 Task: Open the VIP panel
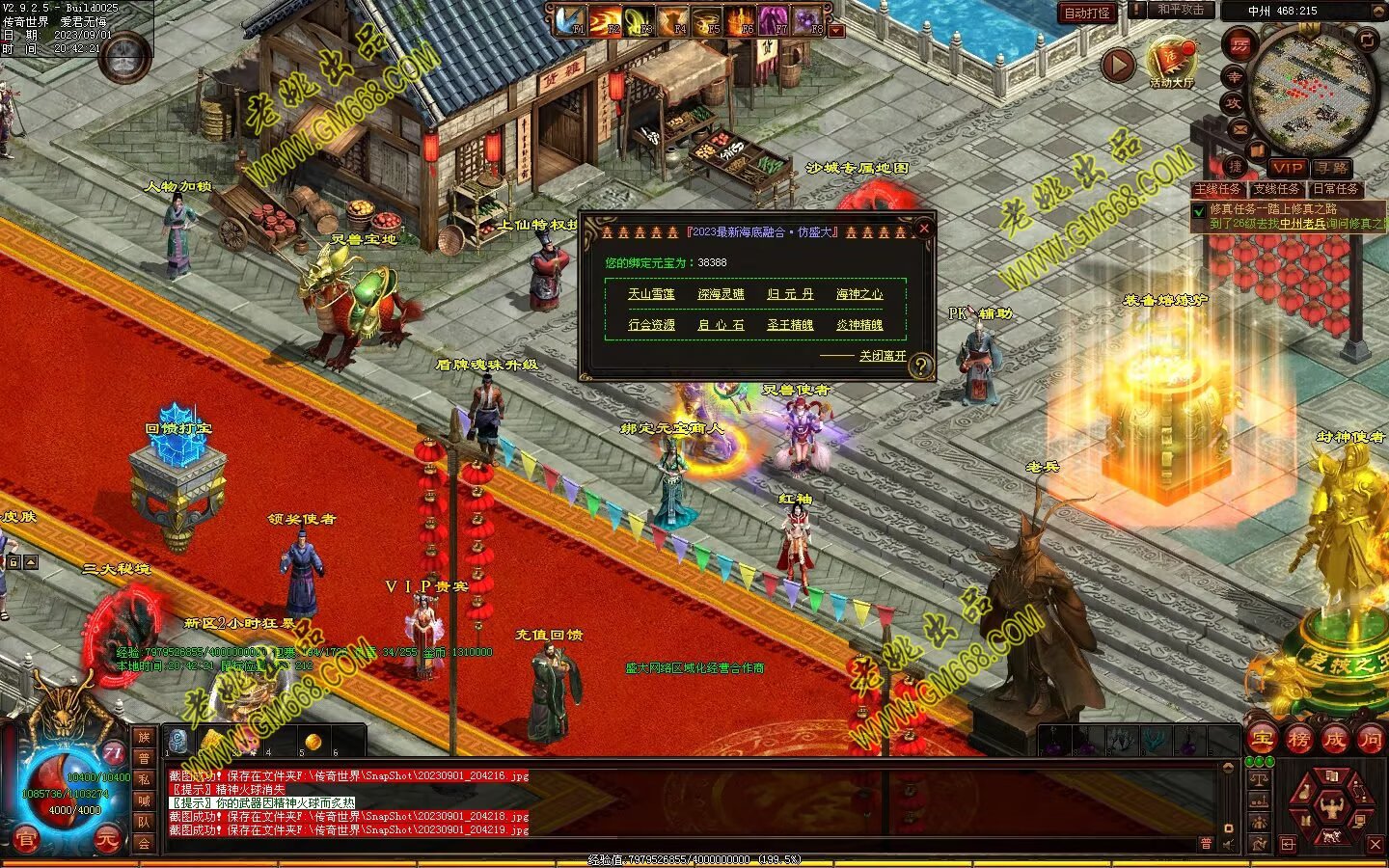[x=1287, y=168]
